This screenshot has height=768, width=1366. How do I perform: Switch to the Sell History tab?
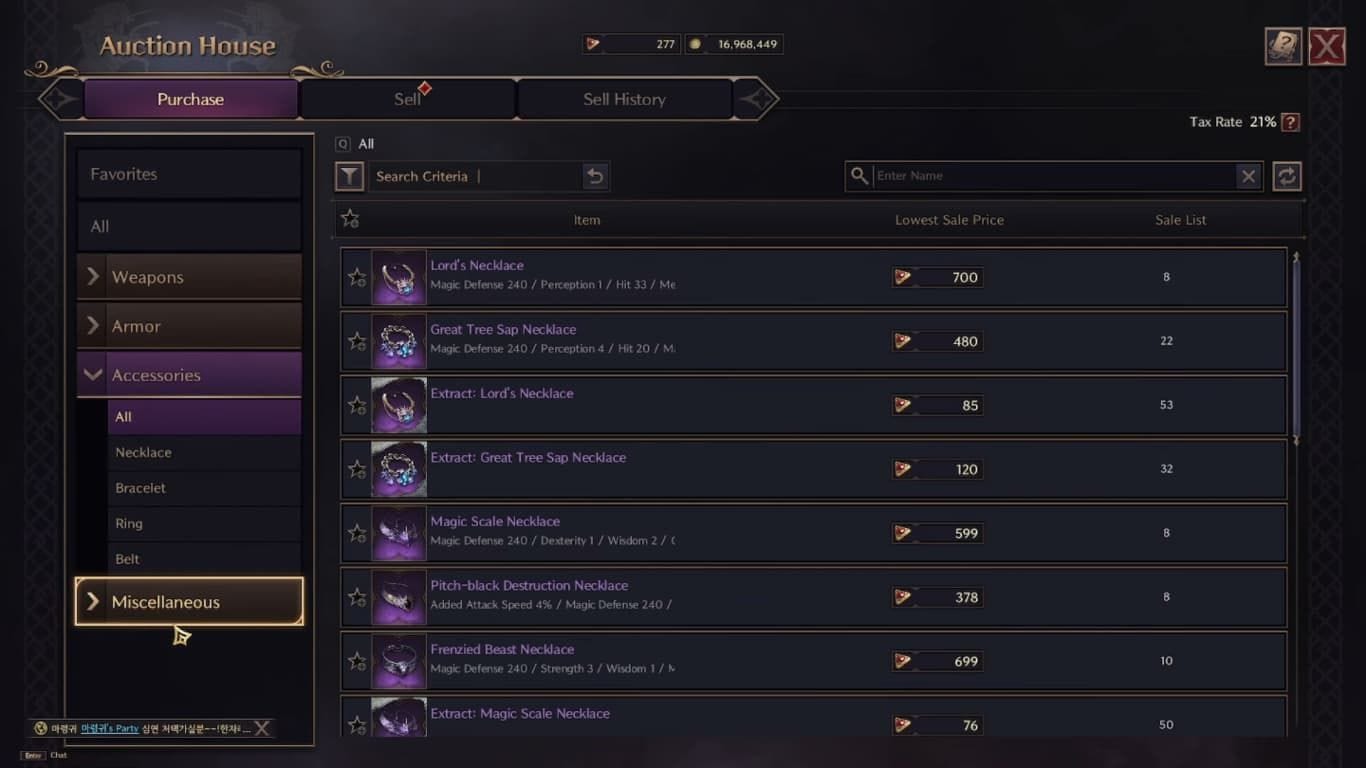623,99
